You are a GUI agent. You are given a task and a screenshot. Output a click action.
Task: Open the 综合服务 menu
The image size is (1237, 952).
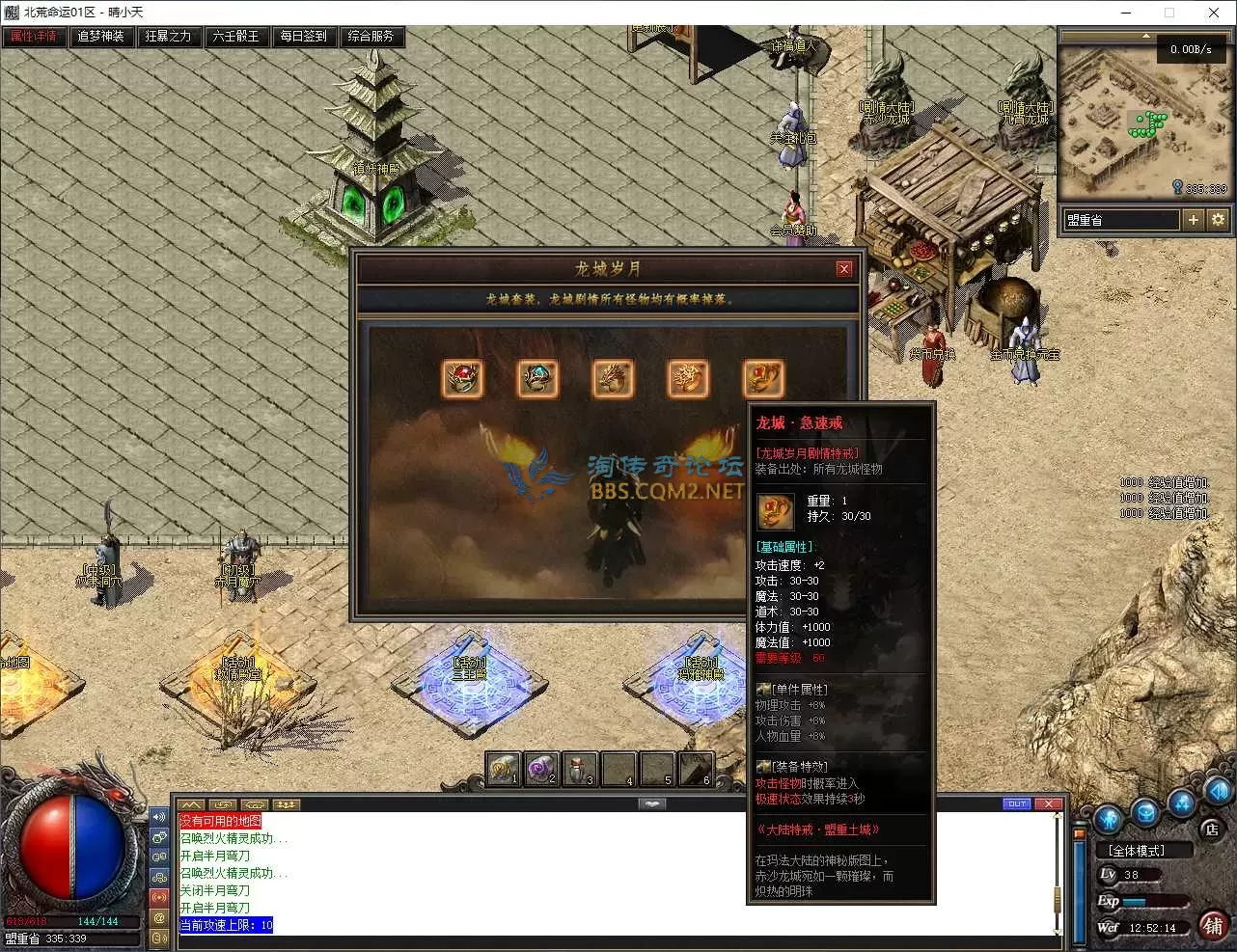pyautogui.click(x=371, y=37)
